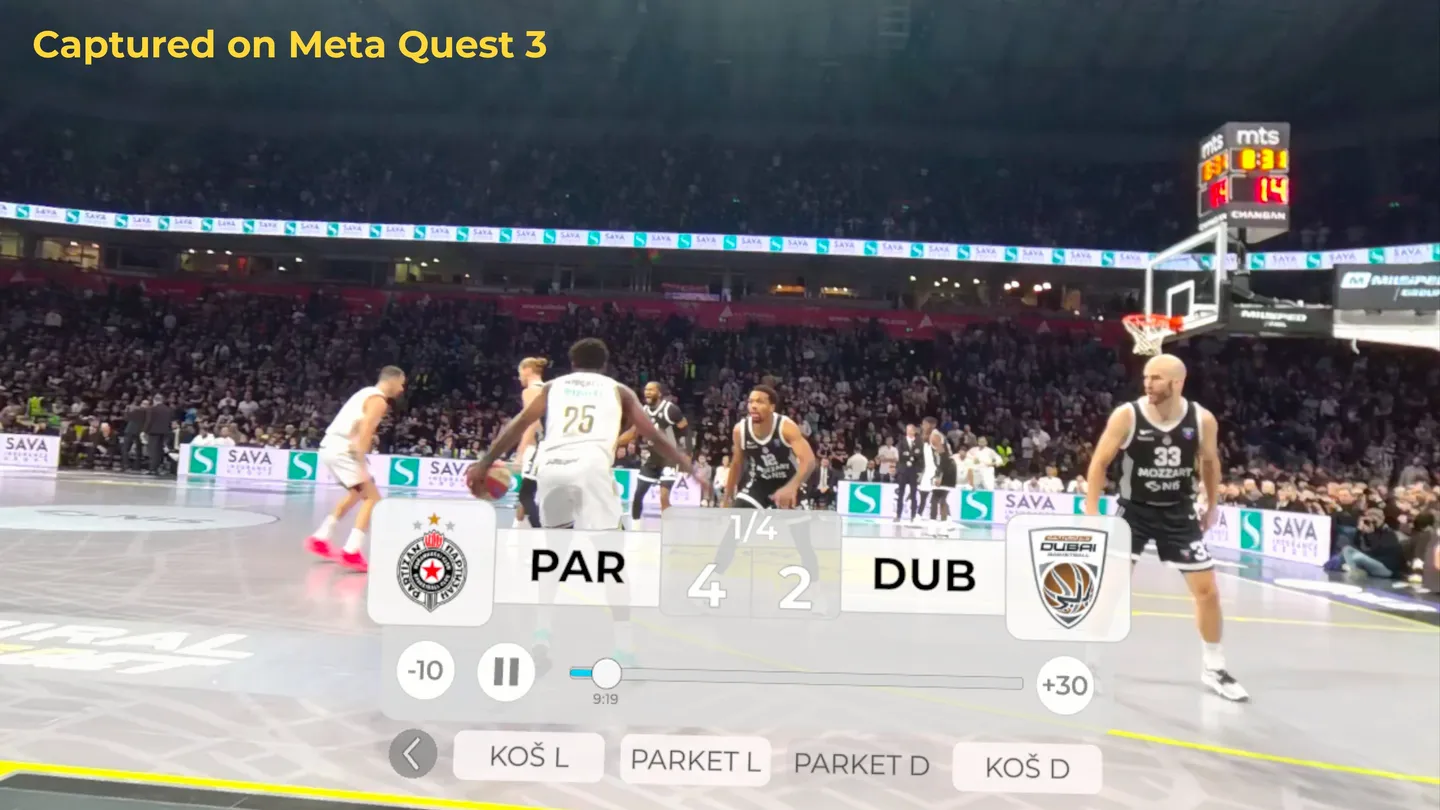Collapse the camera menu via the chevron
This screenshot has height=810, width=1440.
point(411,756)
